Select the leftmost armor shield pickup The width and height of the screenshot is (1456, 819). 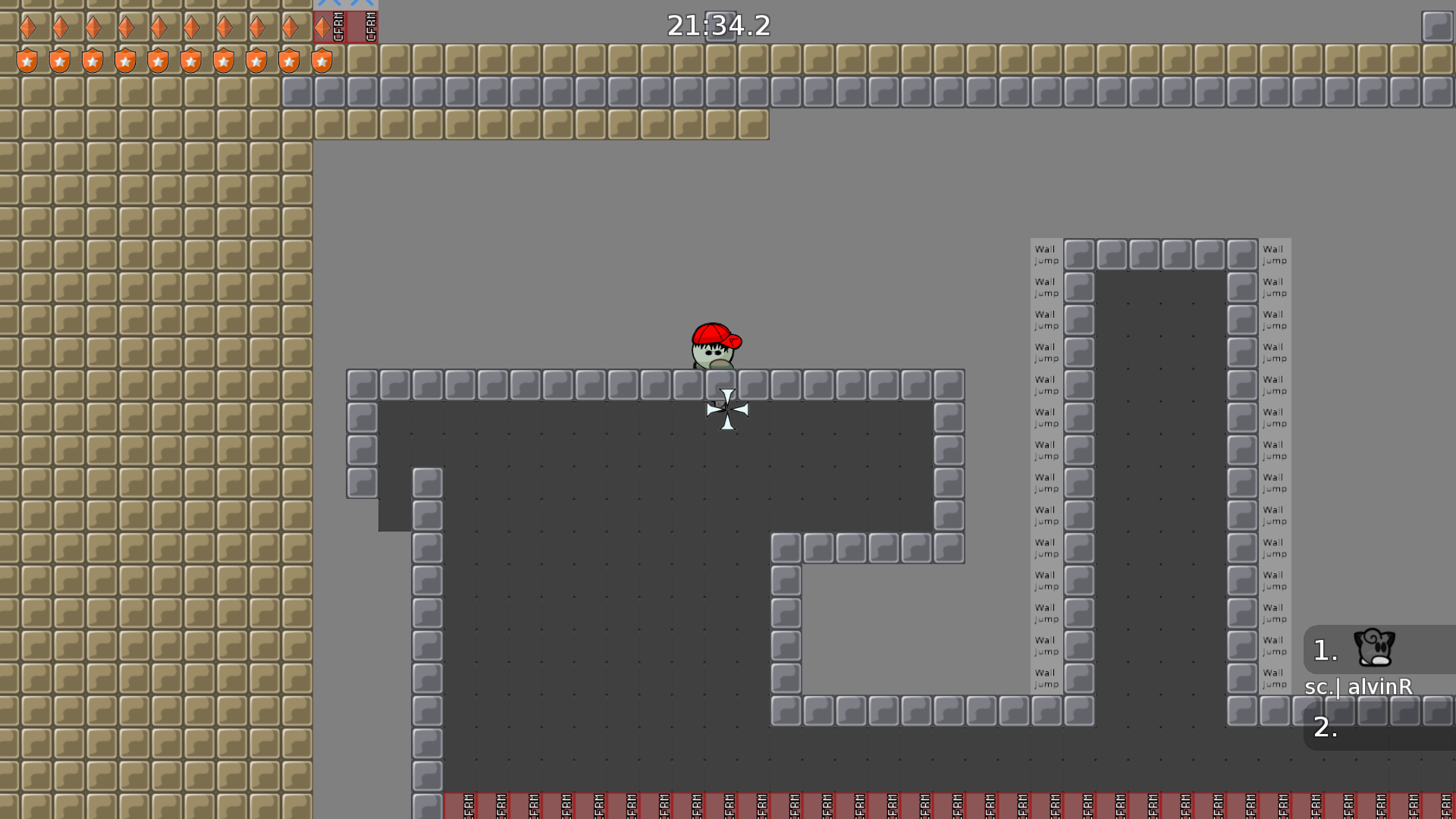click(x=27, y=60)
